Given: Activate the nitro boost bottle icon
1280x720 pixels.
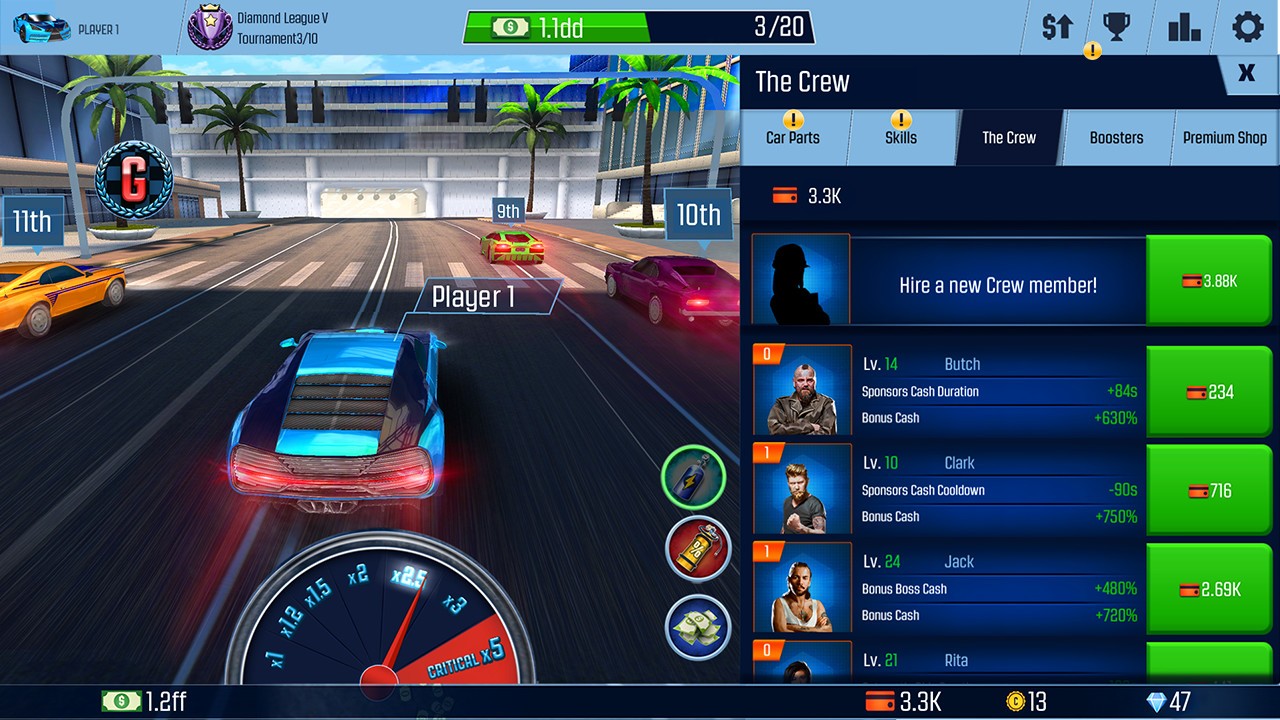Looking at the screenshot, I should [694, 477].
